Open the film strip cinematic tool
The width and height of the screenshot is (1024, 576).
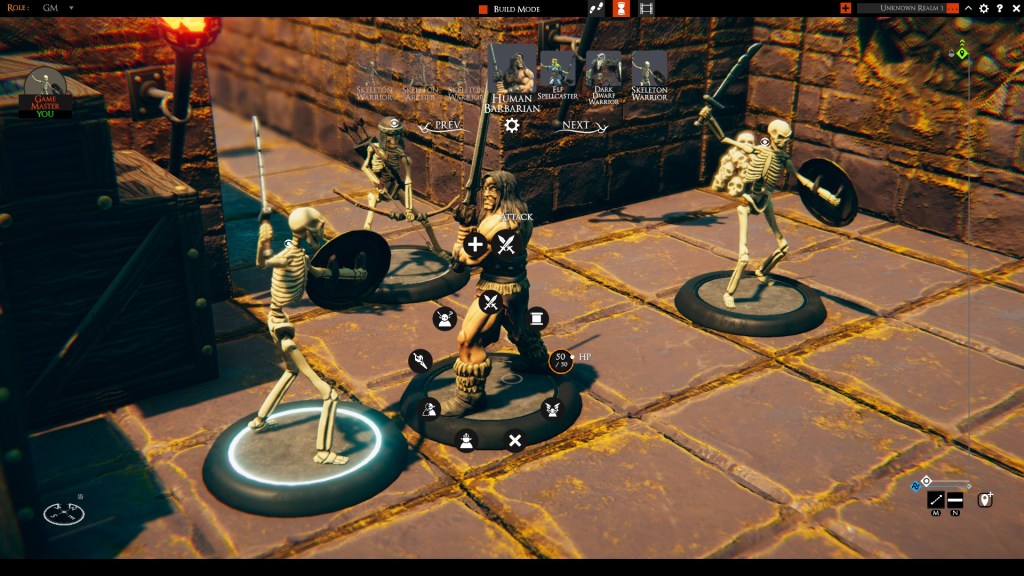coord(647,8)
